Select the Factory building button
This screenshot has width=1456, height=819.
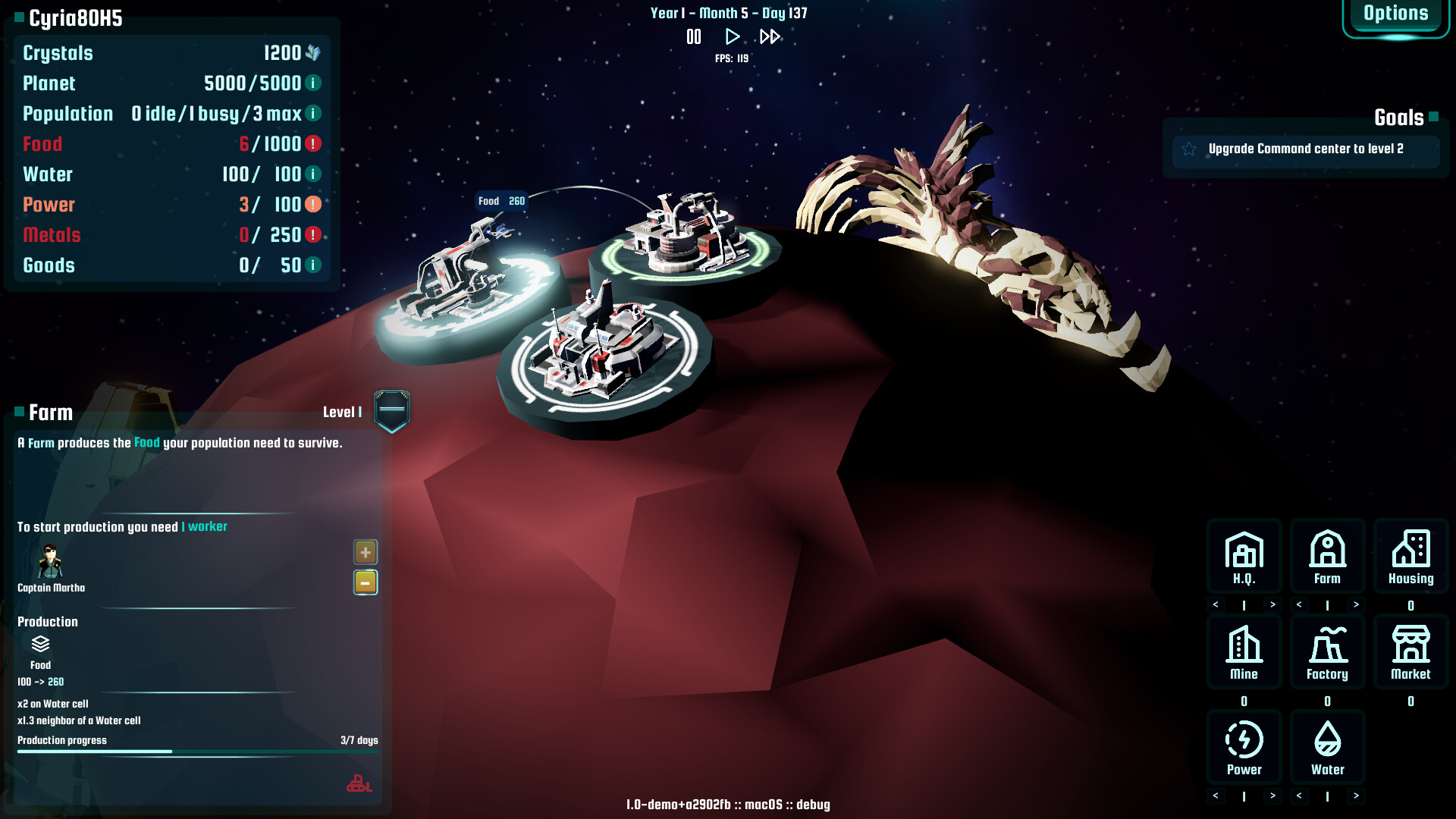(1327, 651)
